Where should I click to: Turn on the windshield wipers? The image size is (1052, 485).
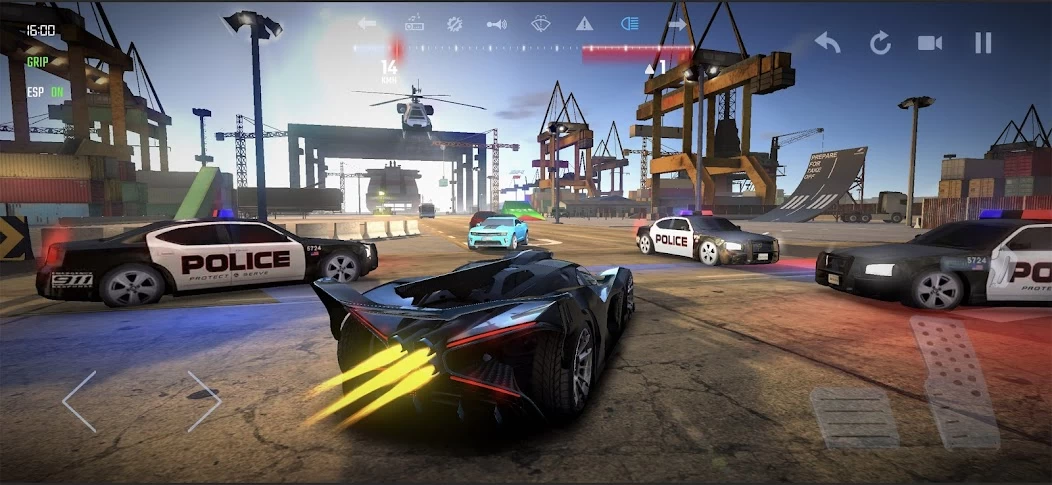coord(541,23)
